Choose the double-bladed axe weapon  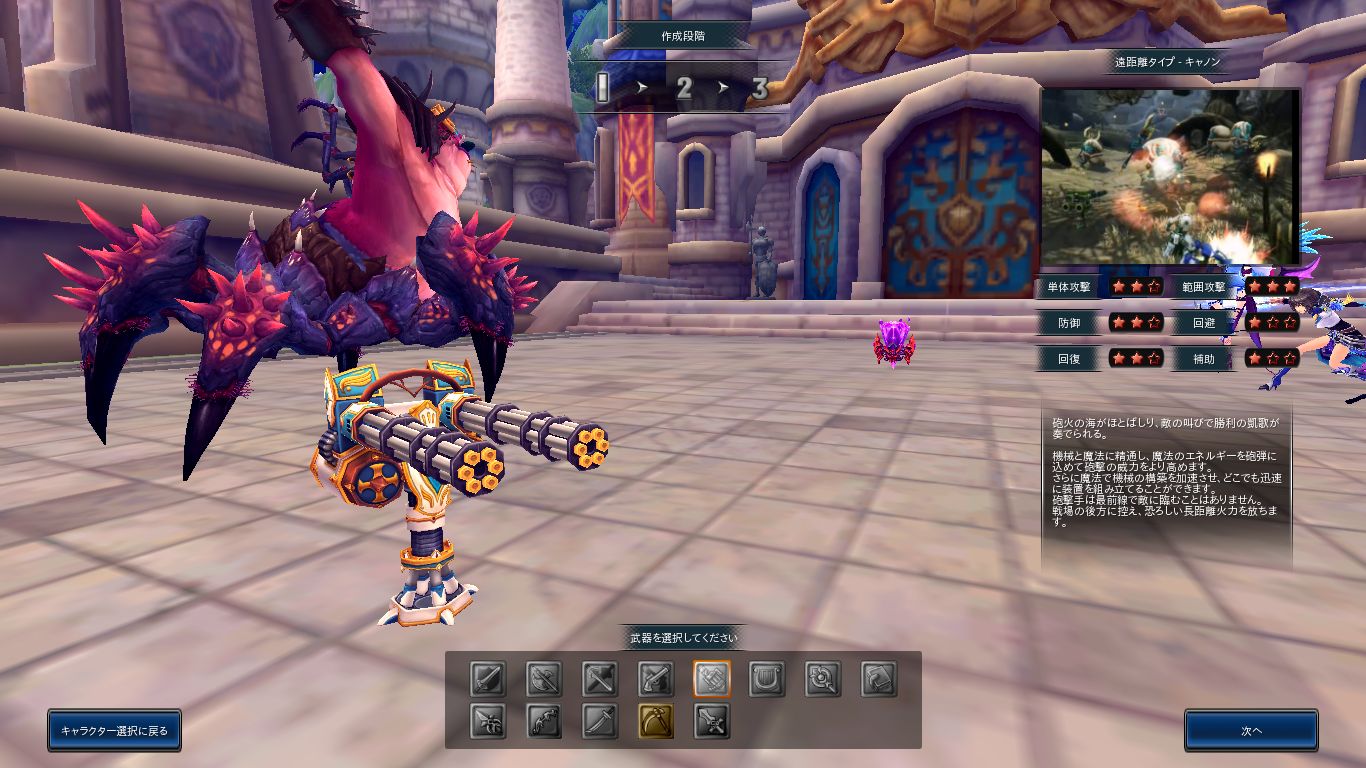point(544,679)
